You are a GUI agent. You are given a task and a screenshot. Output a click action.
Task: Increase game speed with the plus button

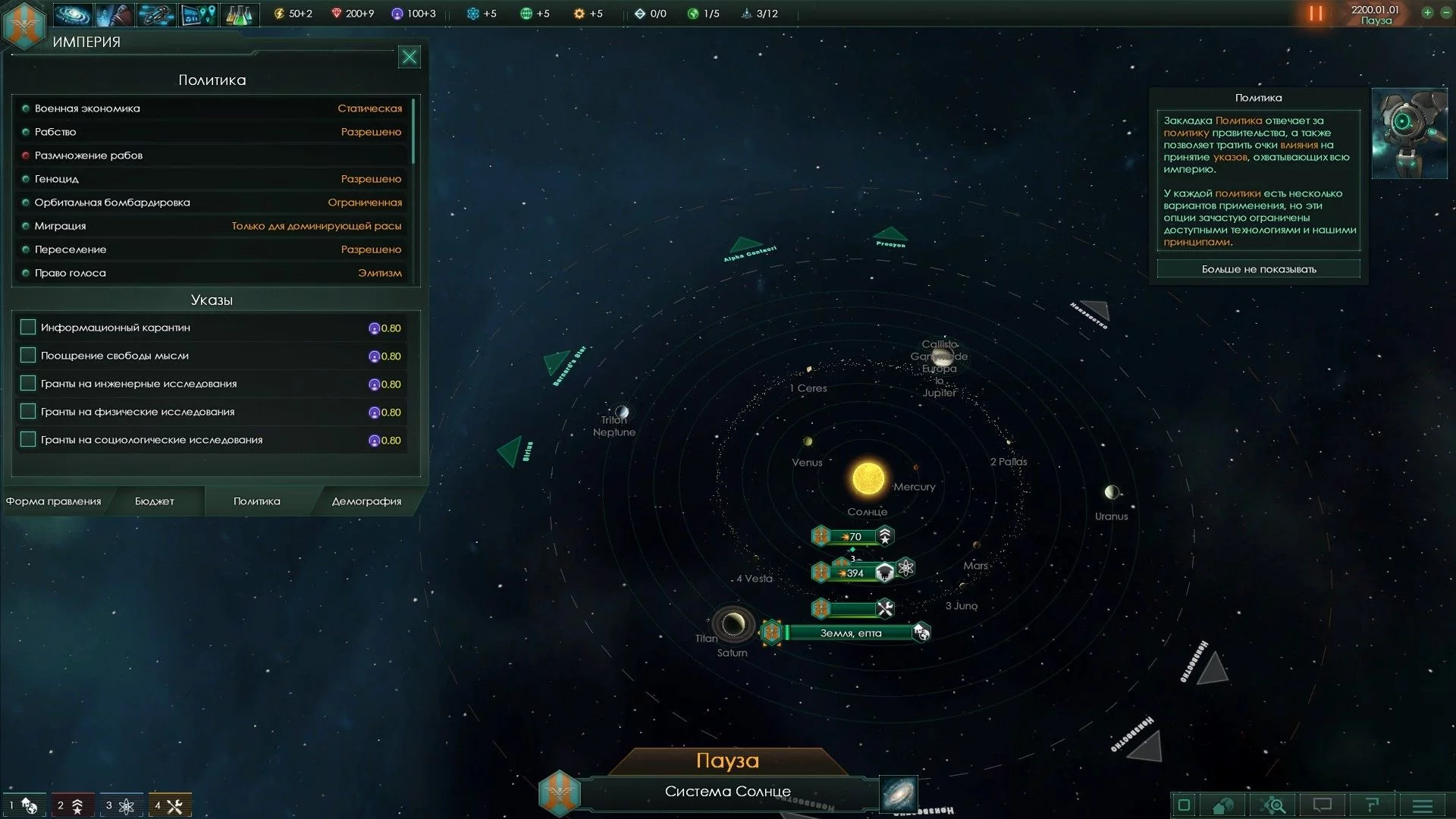1427,13
